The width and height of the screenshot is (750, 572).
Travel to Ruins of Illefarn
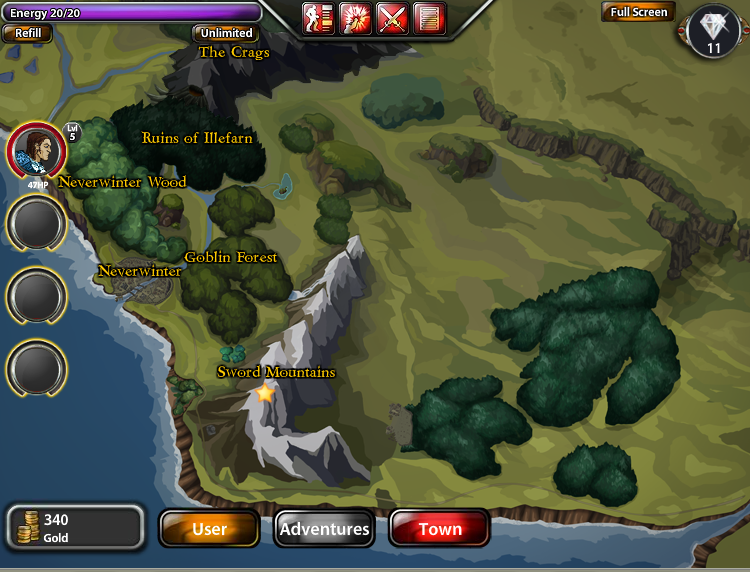[197, 138]
